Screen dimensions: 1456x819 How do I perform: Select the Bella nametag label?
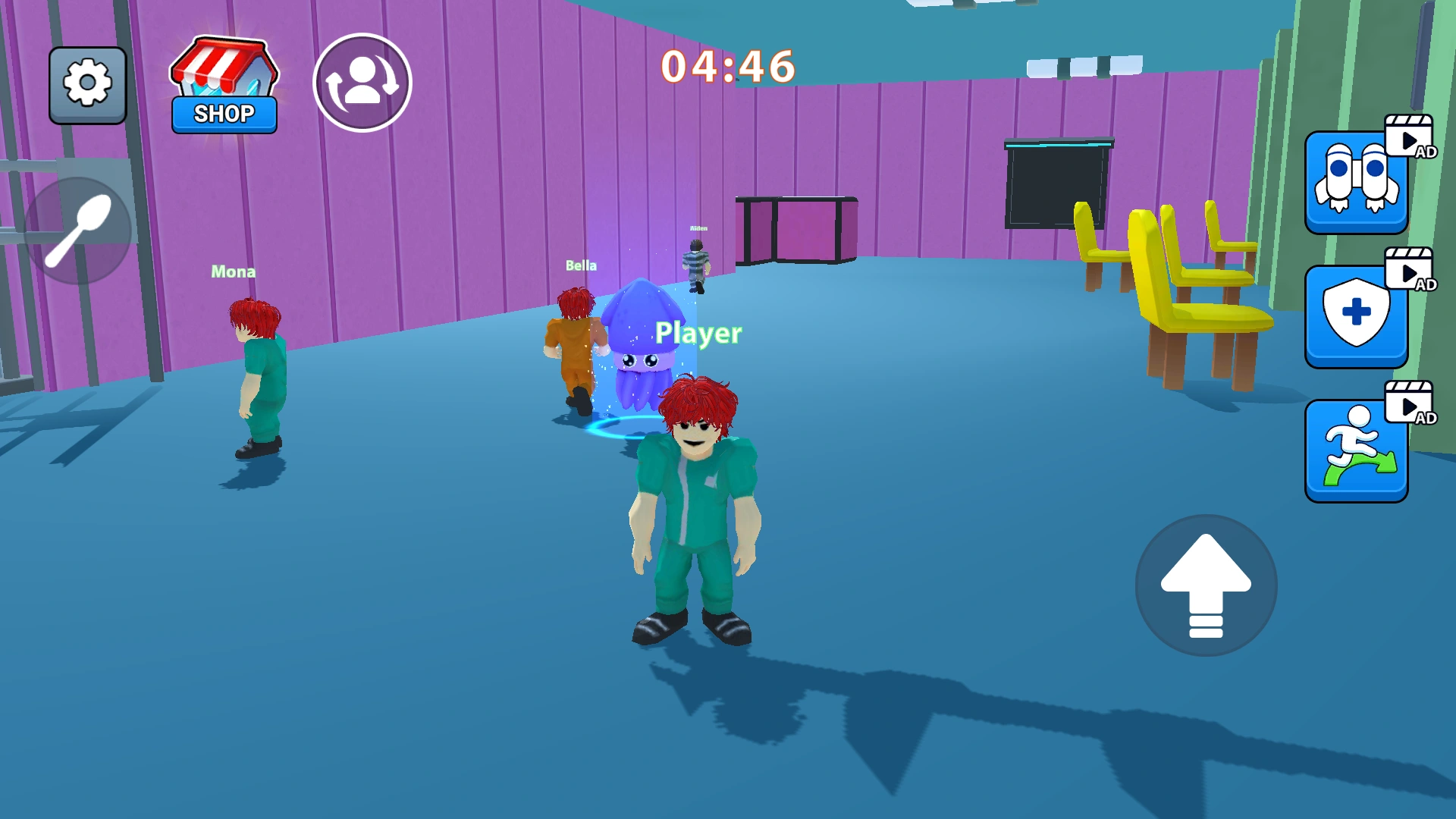pos(580,265)
